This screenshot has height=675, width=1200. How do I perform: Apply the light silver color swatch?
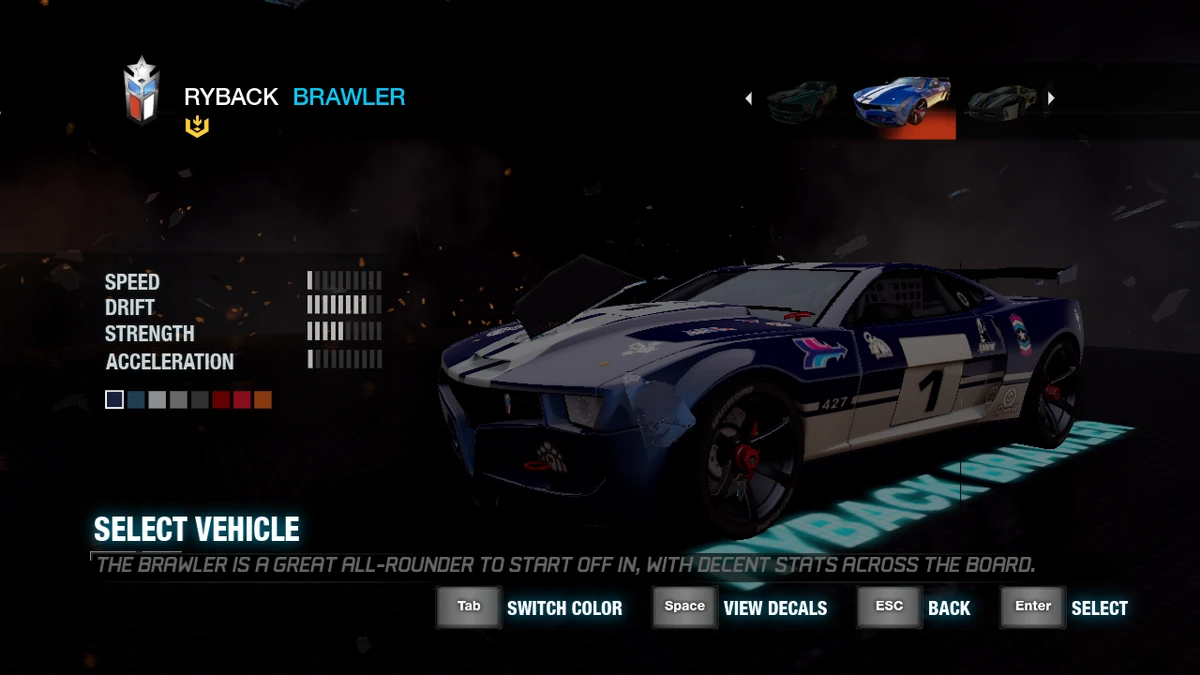(157, 400)
